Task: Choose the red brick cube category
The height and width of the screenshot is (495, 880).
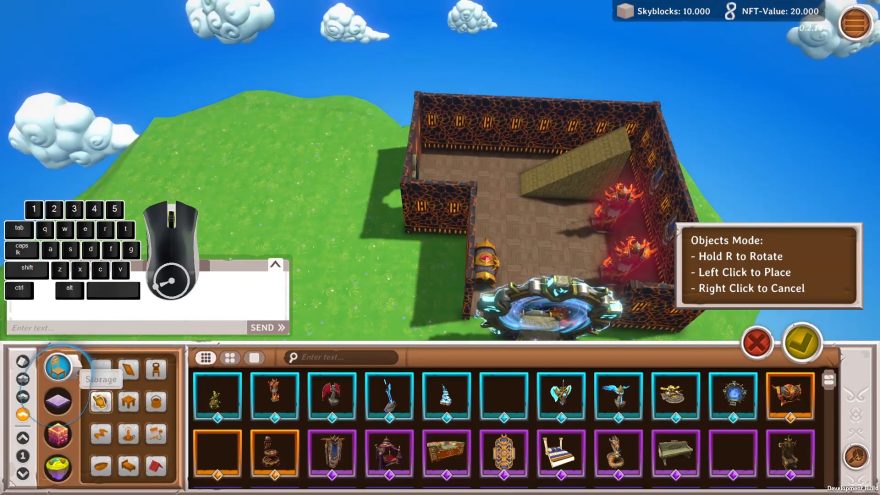Action: [x=58, y=435]
